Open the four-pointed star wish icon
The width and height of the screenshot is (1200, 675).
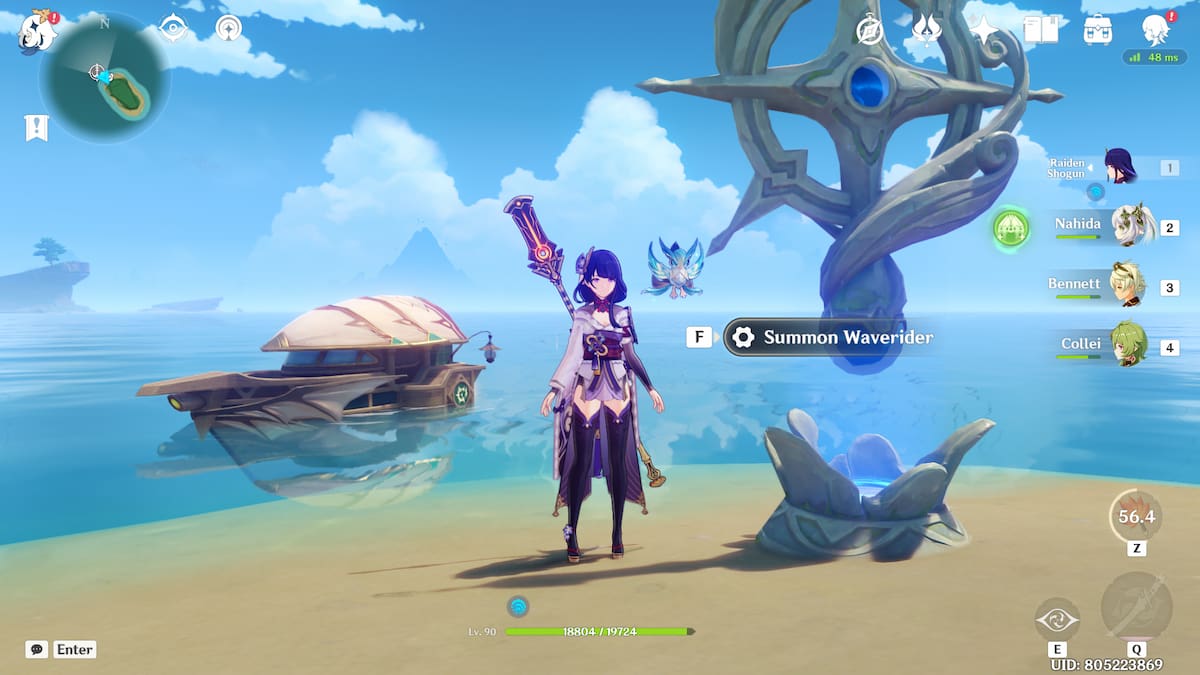(x=985, y=30)
